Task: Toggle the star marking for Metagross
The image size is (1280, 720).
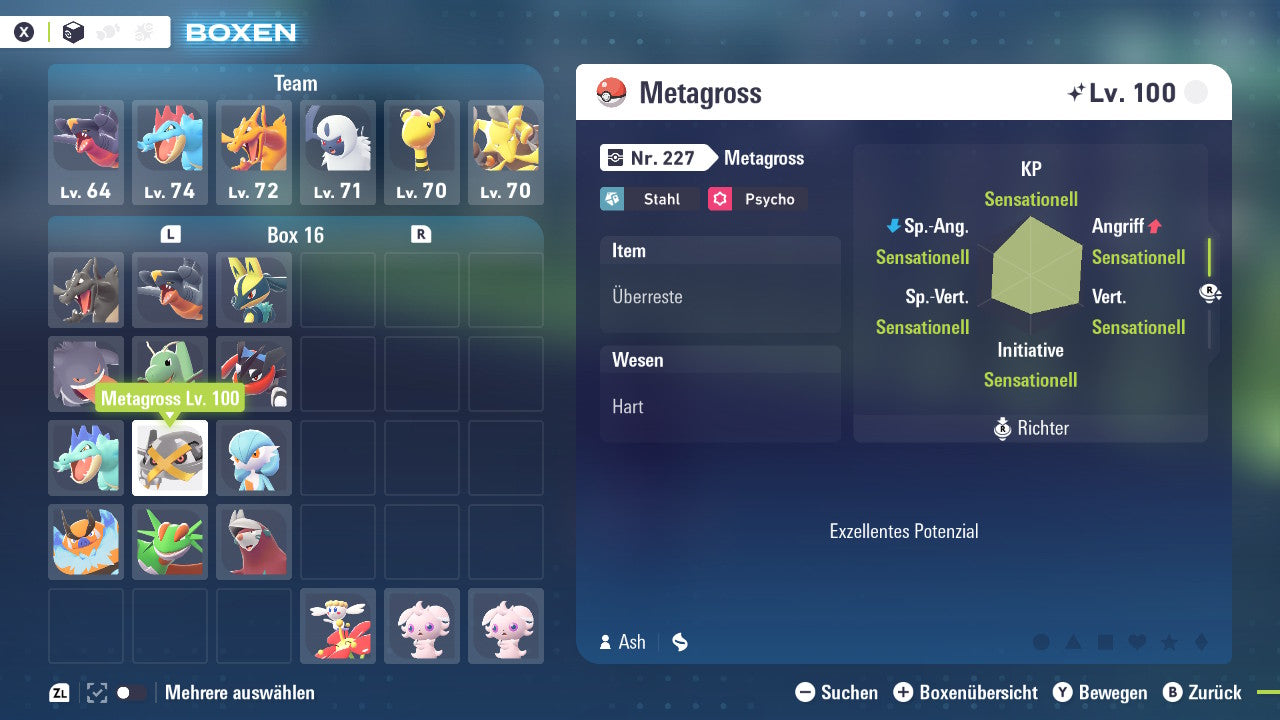Action: (x=1169, y=642)
